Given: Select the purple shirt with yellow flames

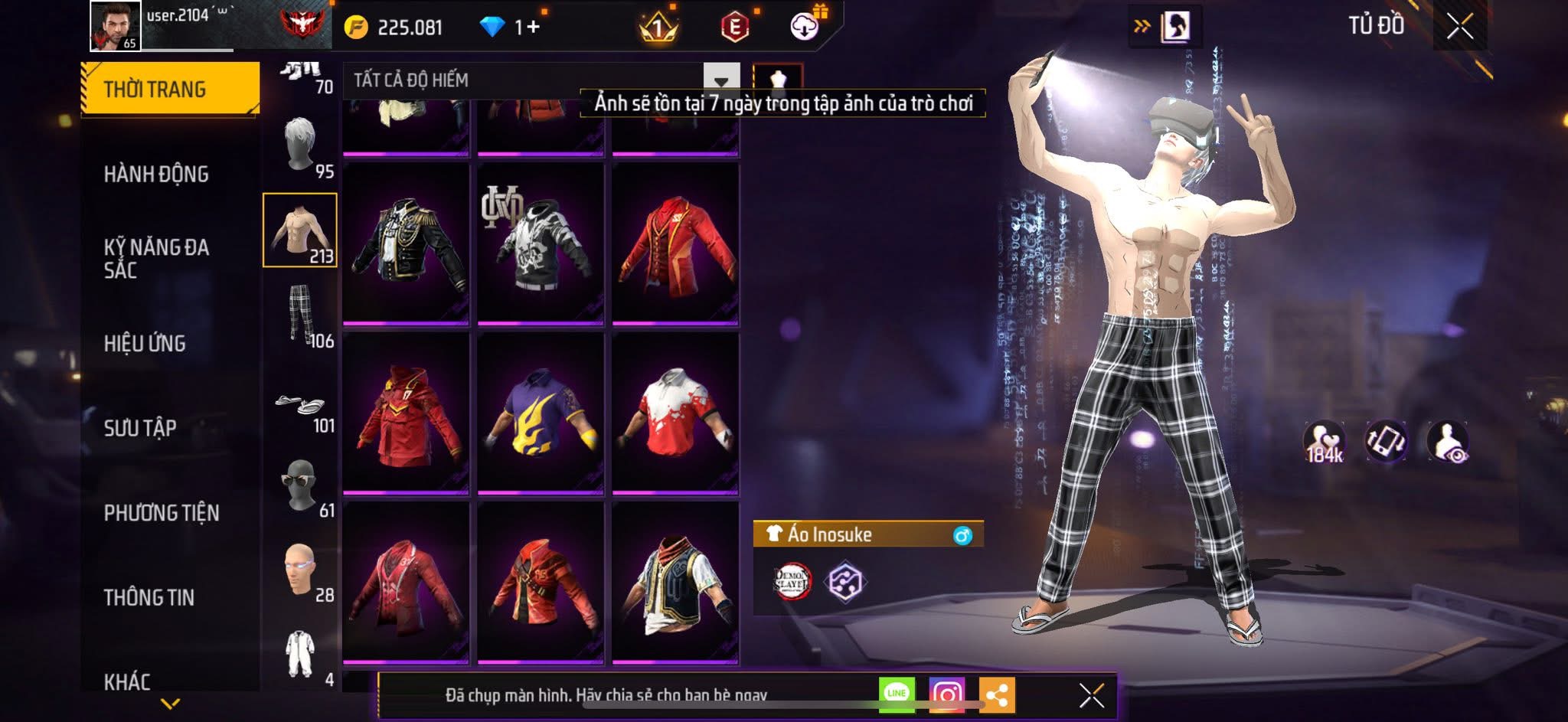Looking at the screenshot, I should click(x=541, y=413).
